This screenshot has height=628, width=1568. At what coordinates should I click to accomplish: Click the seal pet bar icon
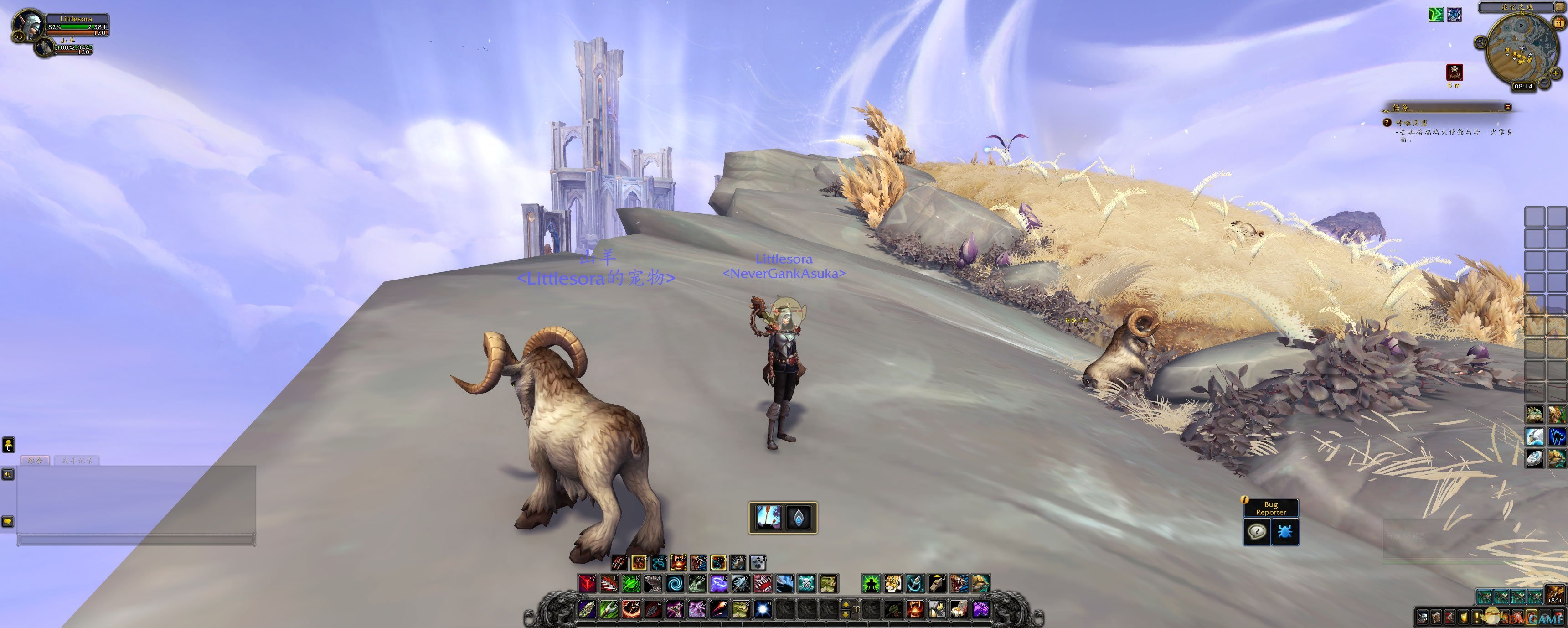pyautogui.click(x=758, y=562)
